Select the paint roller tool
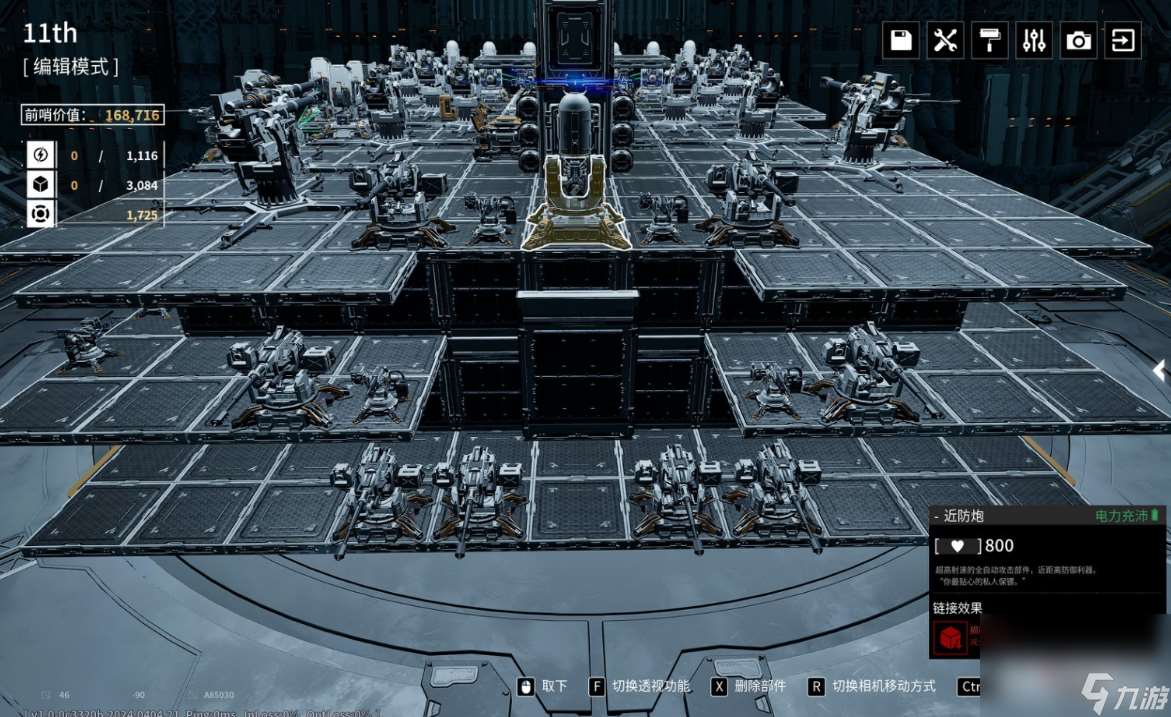 tap(989, 40)
